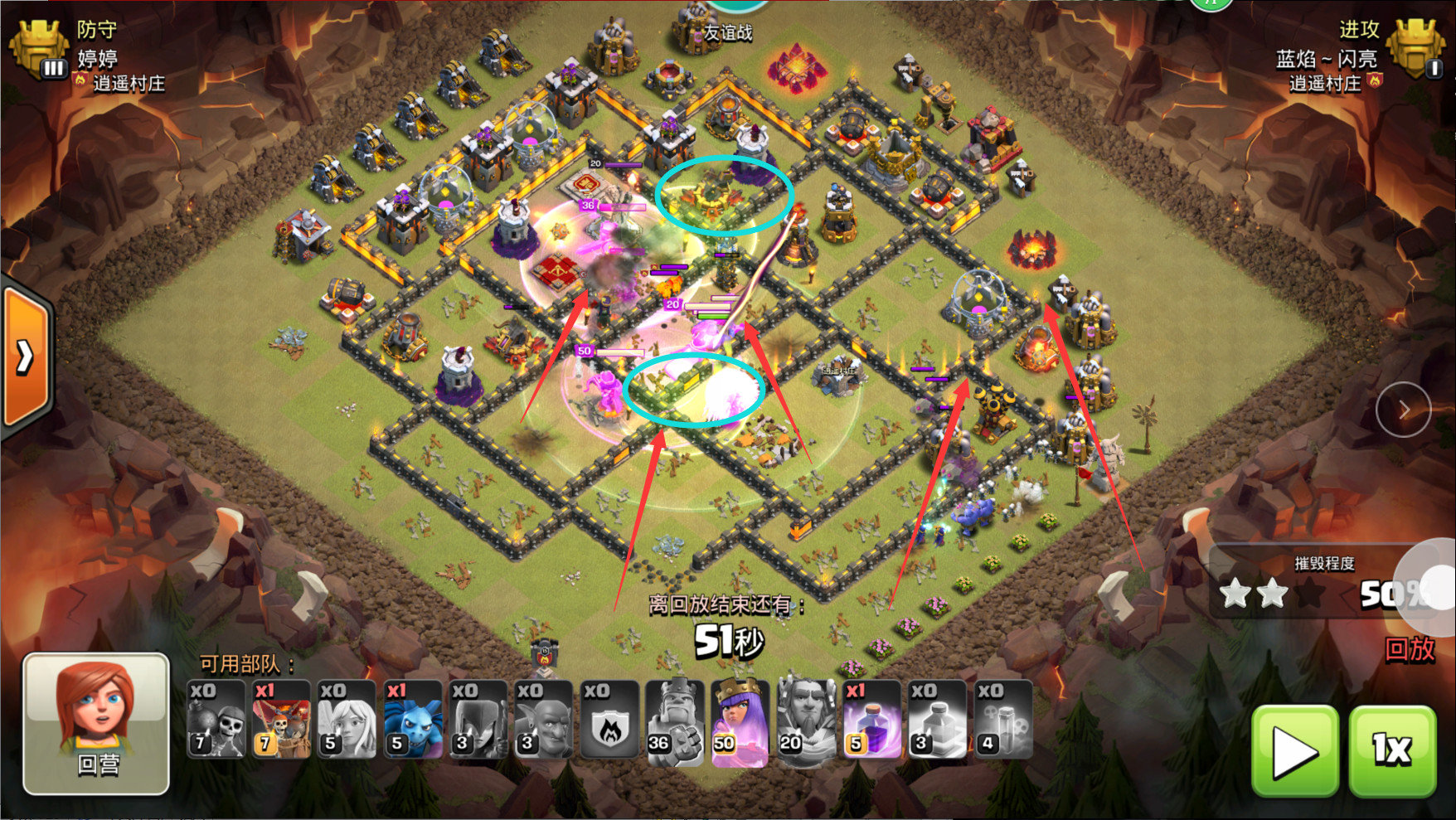Select the Barbarian King hero slot
The width and height of the screenshot is (1456, 820).
coord(675,720)
